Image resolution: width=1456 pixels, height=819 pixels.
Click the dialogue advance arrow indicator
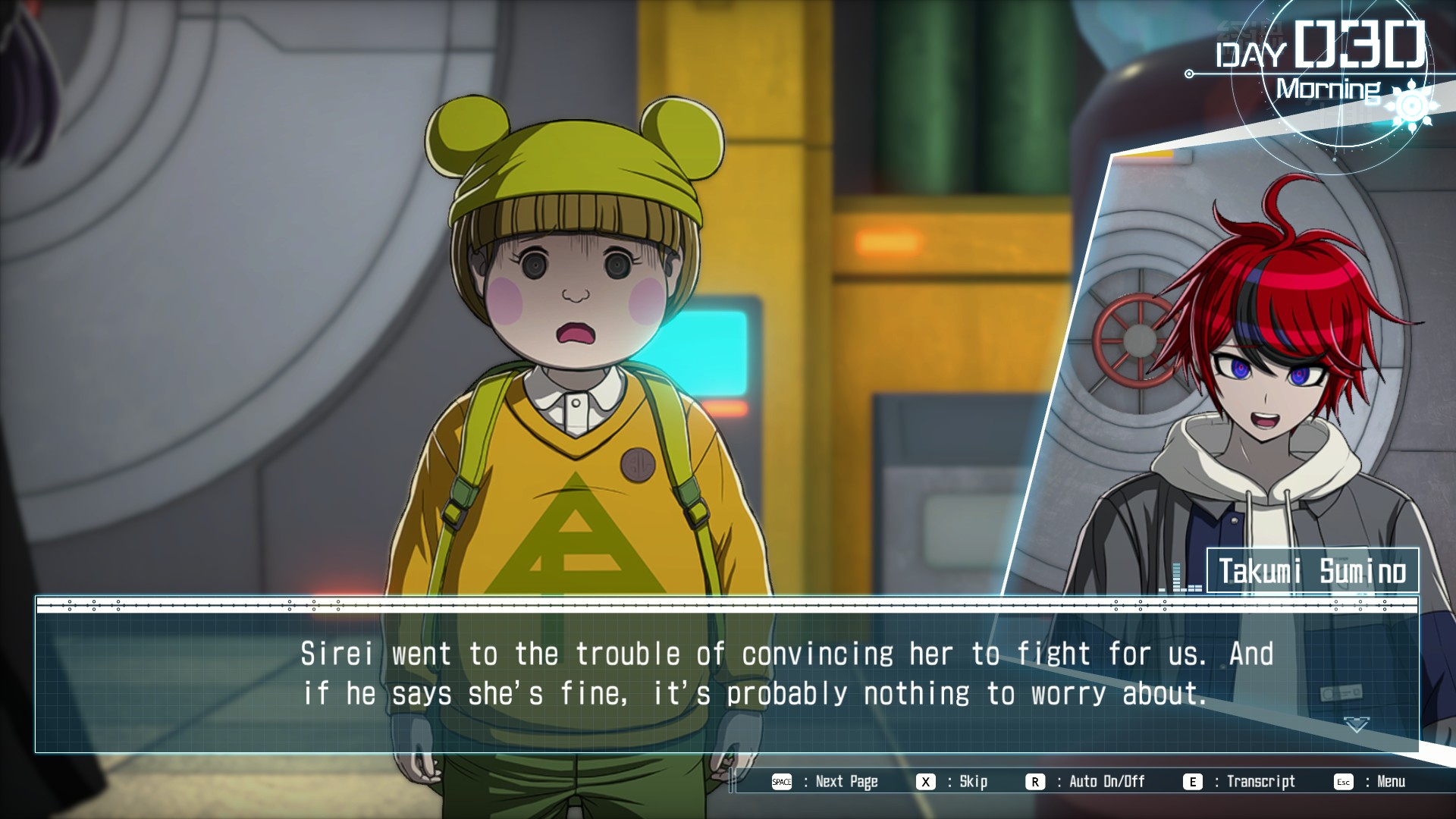point(1357,725)
